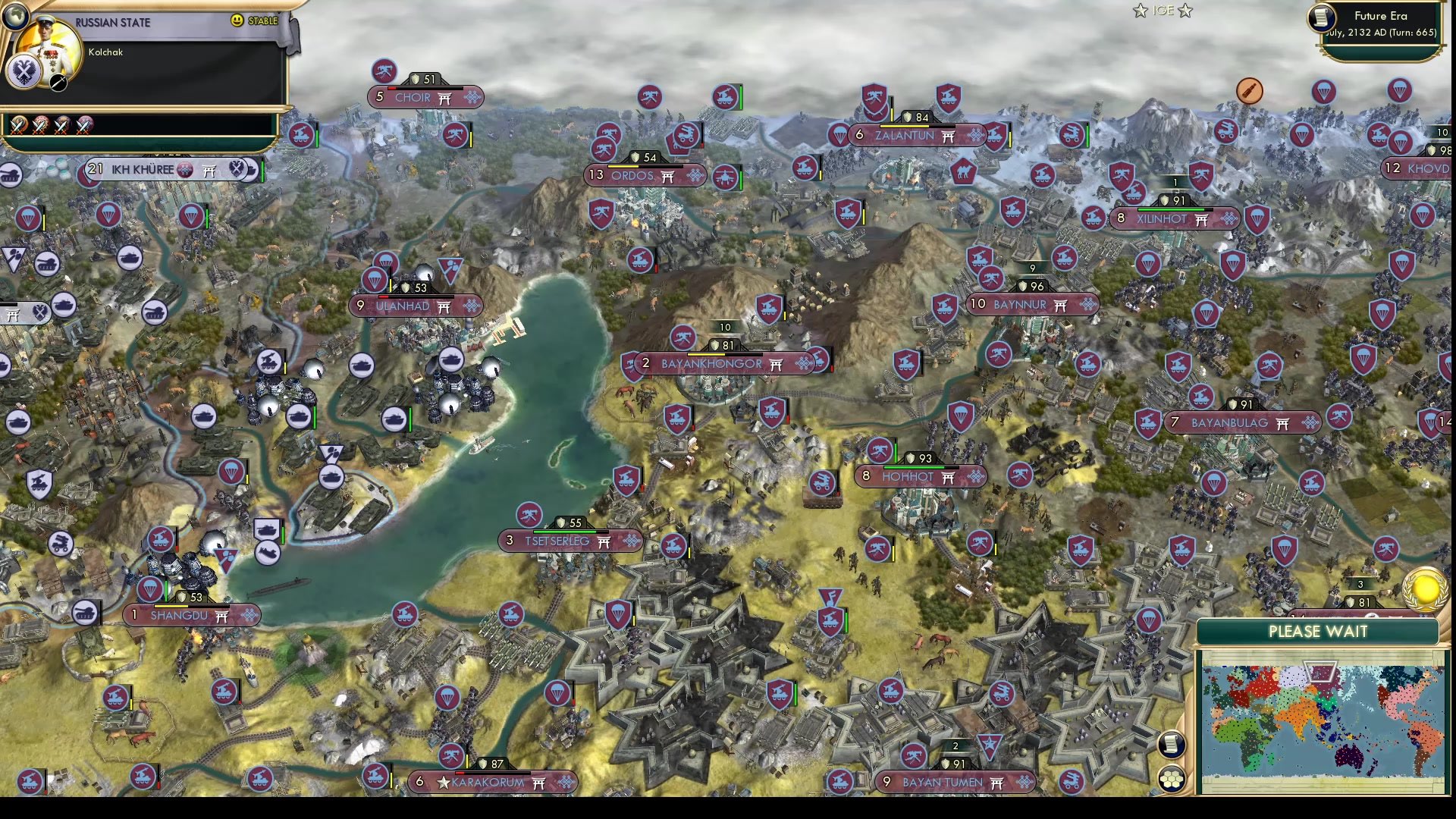Open the scroll icon beside Future Era
The width and height of the screenshot is (1456, 819).
point(1322,18)
